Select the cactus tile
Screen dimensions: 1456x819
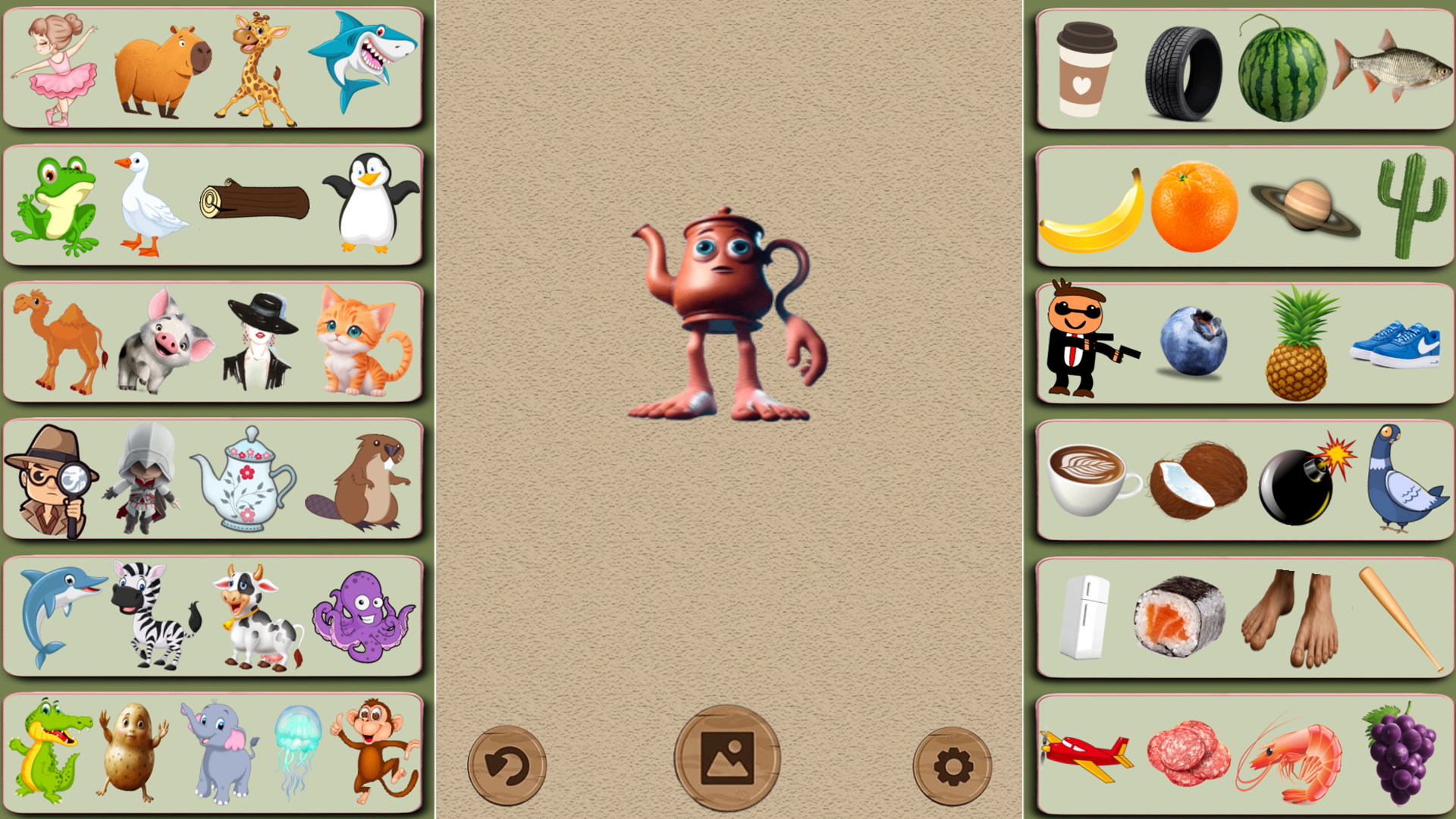point(1410,203)
